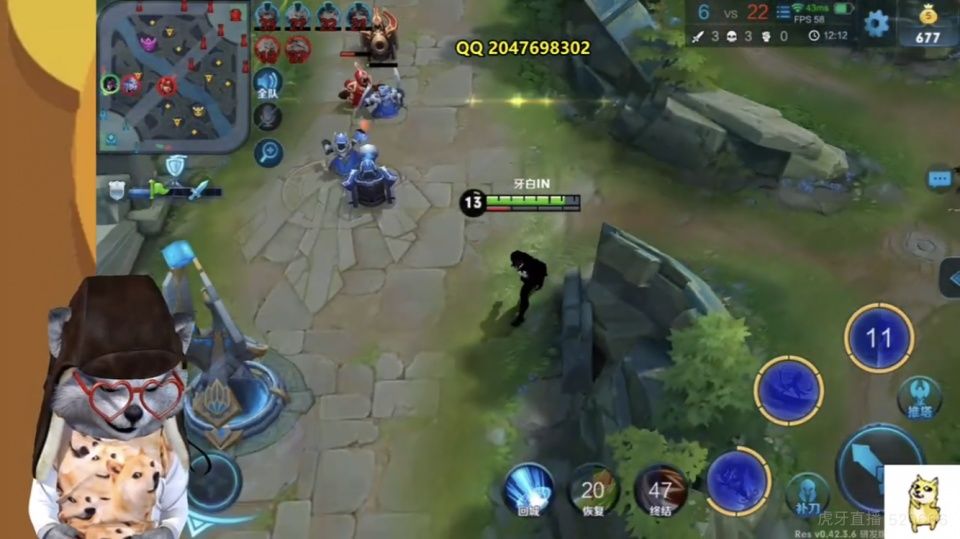Tap the magnifying glass zoom button
Viewport: 960px width, 539px height.
coord(268,152)
